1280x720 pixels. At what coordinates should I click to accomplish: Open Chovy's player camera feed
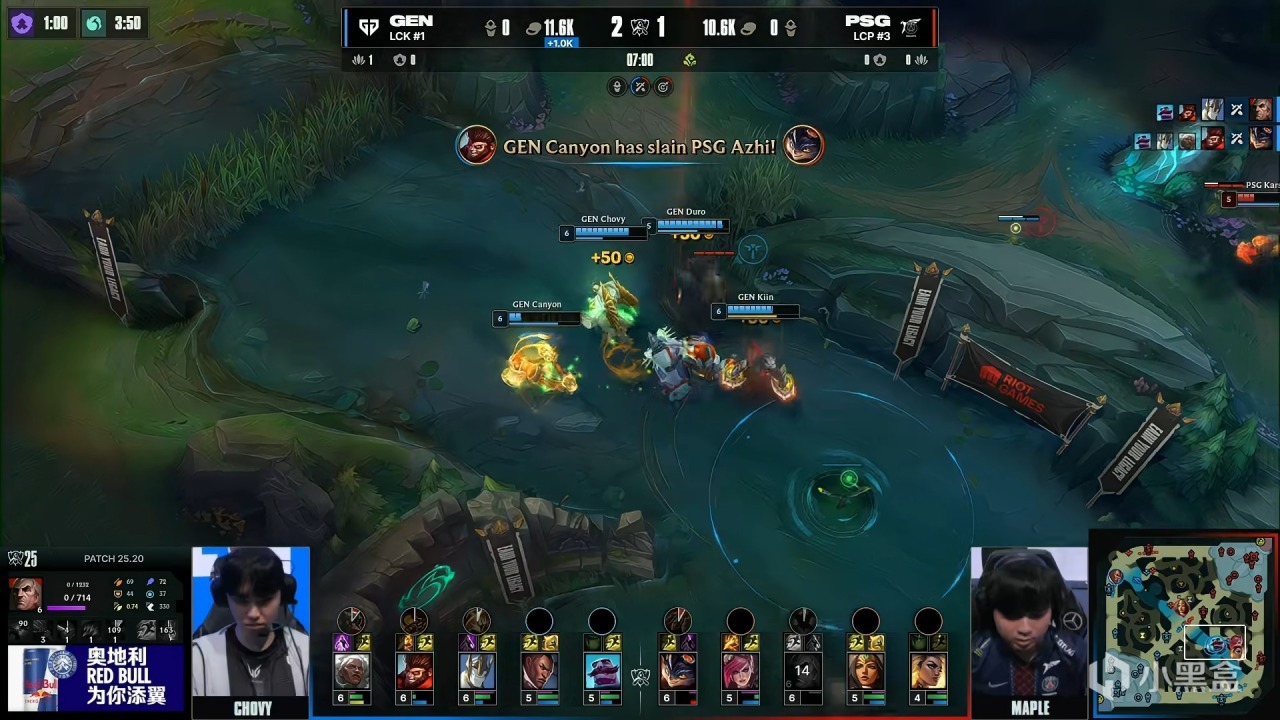coord(251,621)
